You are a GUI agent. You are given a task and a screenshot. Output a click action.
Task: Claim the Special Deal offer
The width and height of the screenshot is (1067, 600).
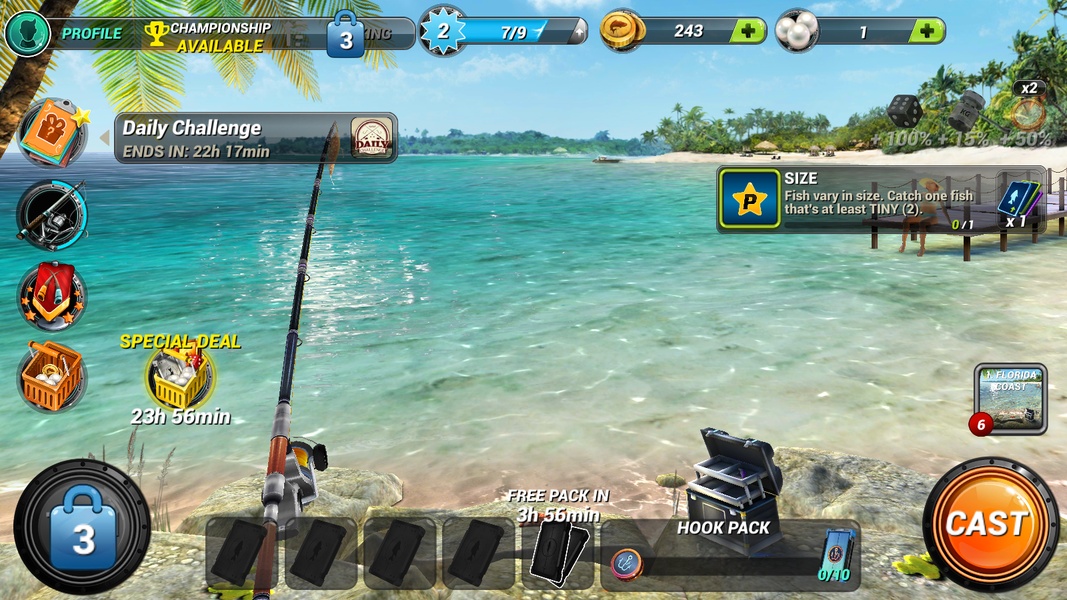pyautogui.click(x=180, y=377)
